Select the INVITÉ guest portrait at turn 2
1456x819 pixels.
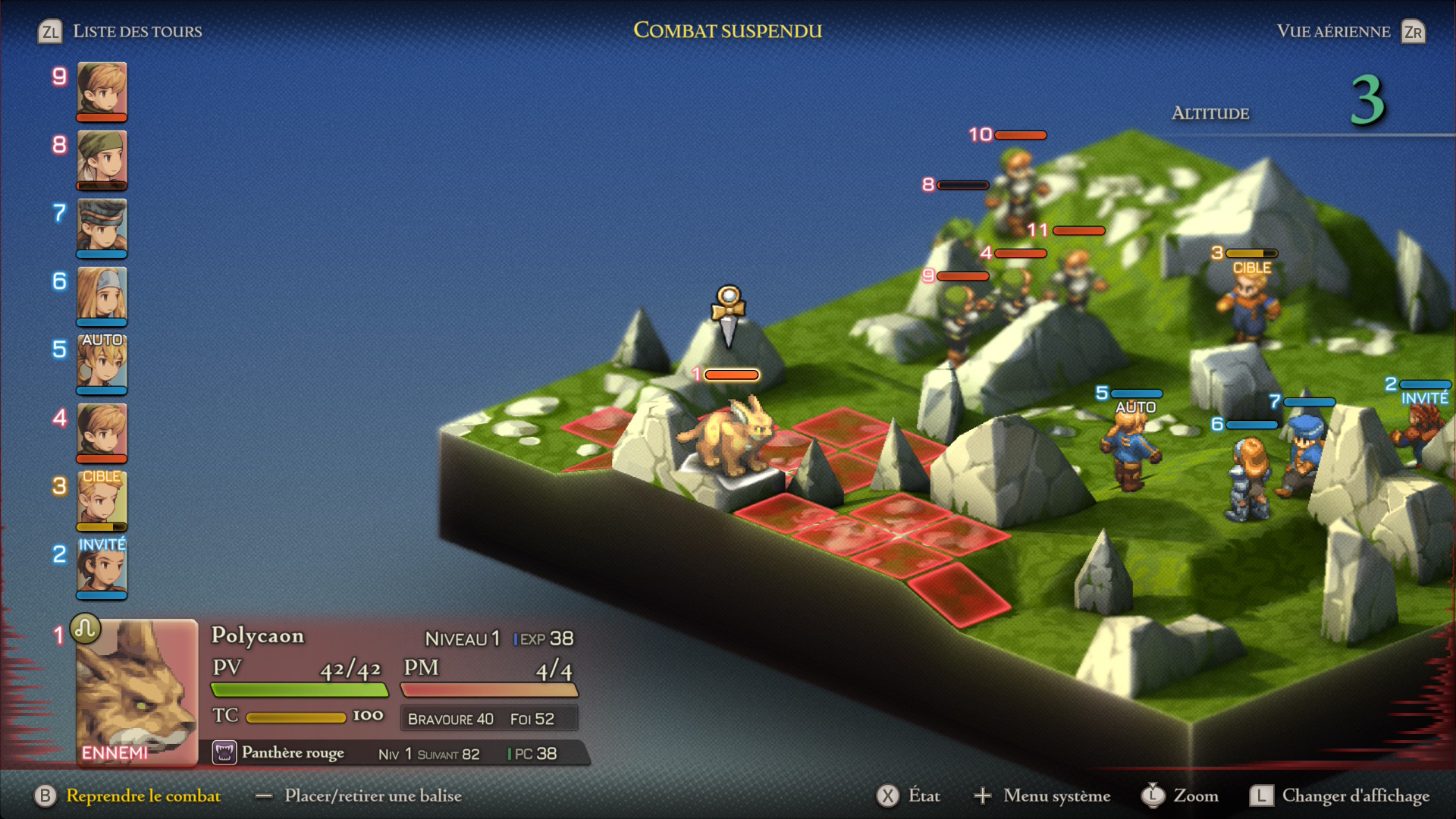pyautogui.click(x=102, y=567)
